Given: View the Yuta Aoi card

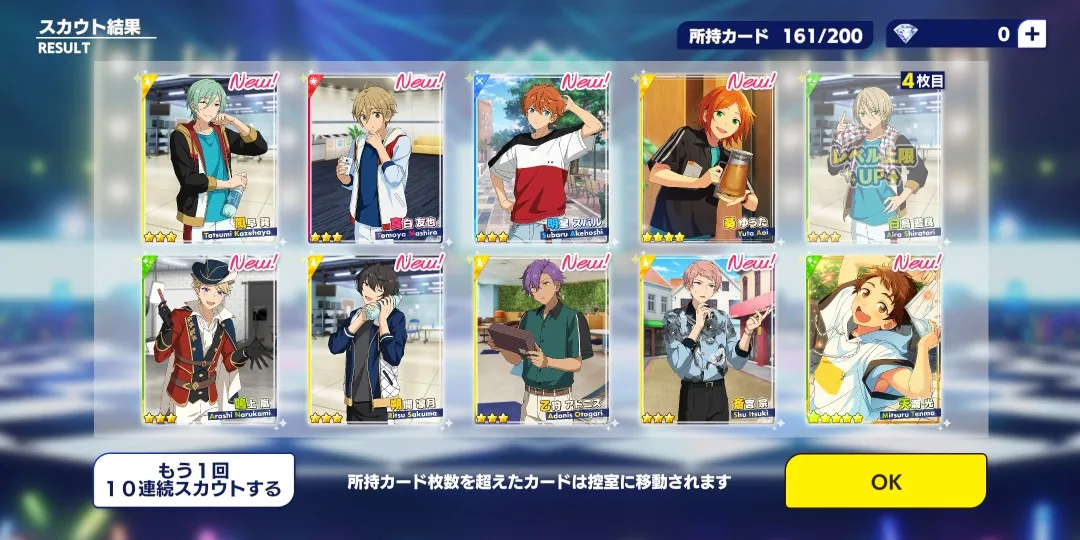Looking at the screenshot, I should 708,158.
